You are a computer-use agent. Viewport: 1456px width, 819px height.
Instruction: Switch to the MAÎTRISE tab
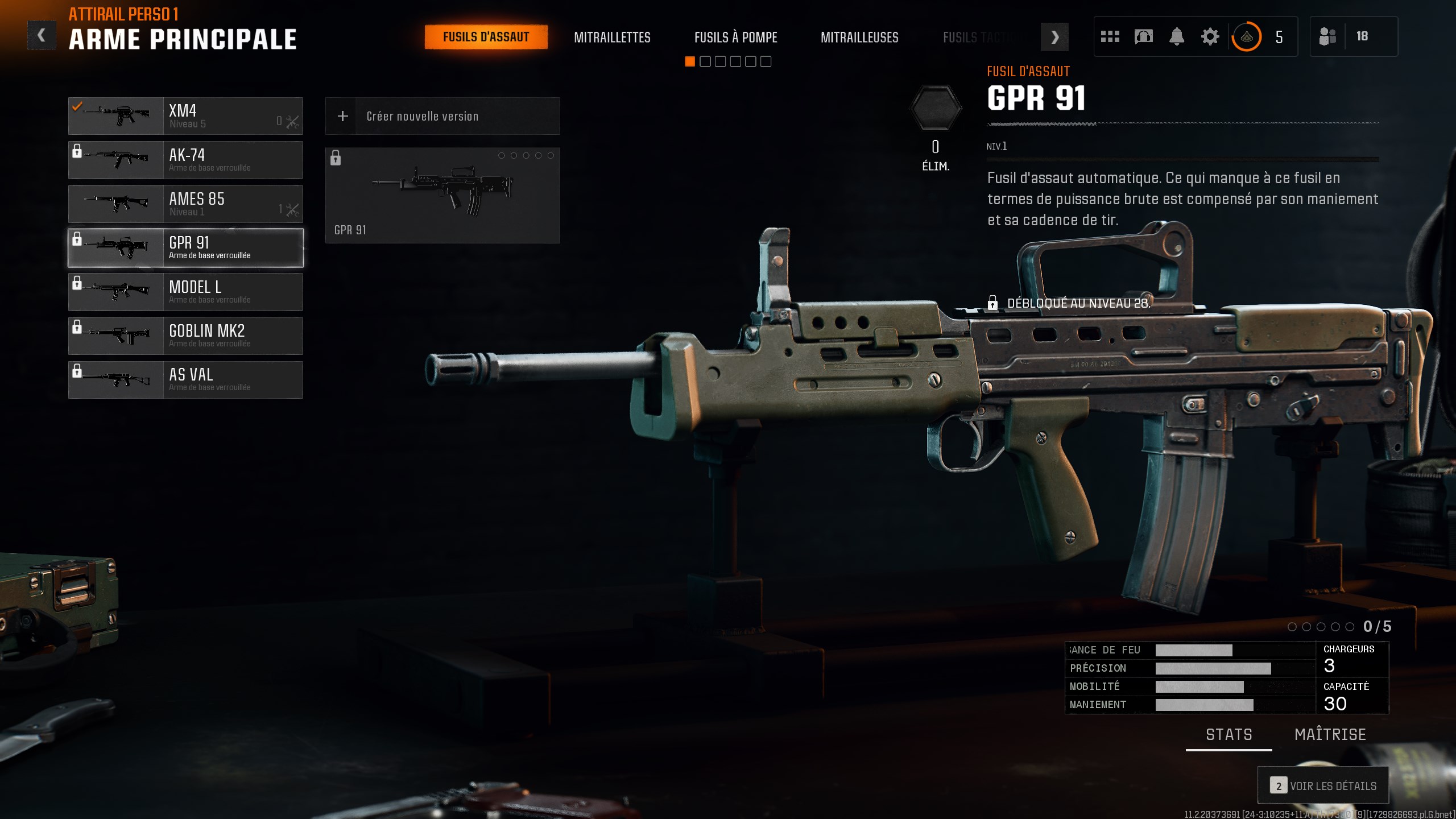pos(1330,734)
